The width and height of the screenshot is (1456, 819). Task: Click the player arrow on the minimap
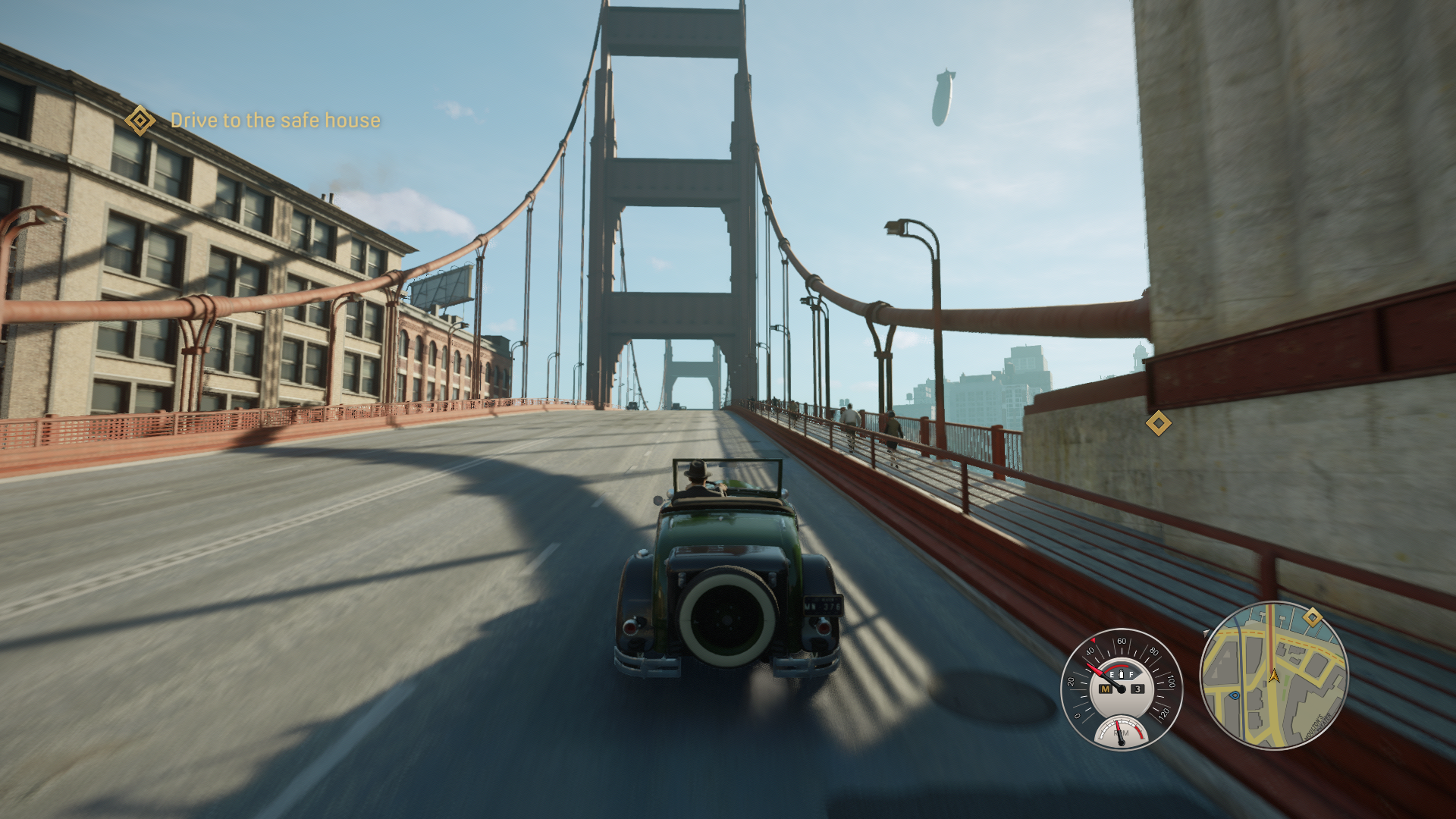(1273, 676)
